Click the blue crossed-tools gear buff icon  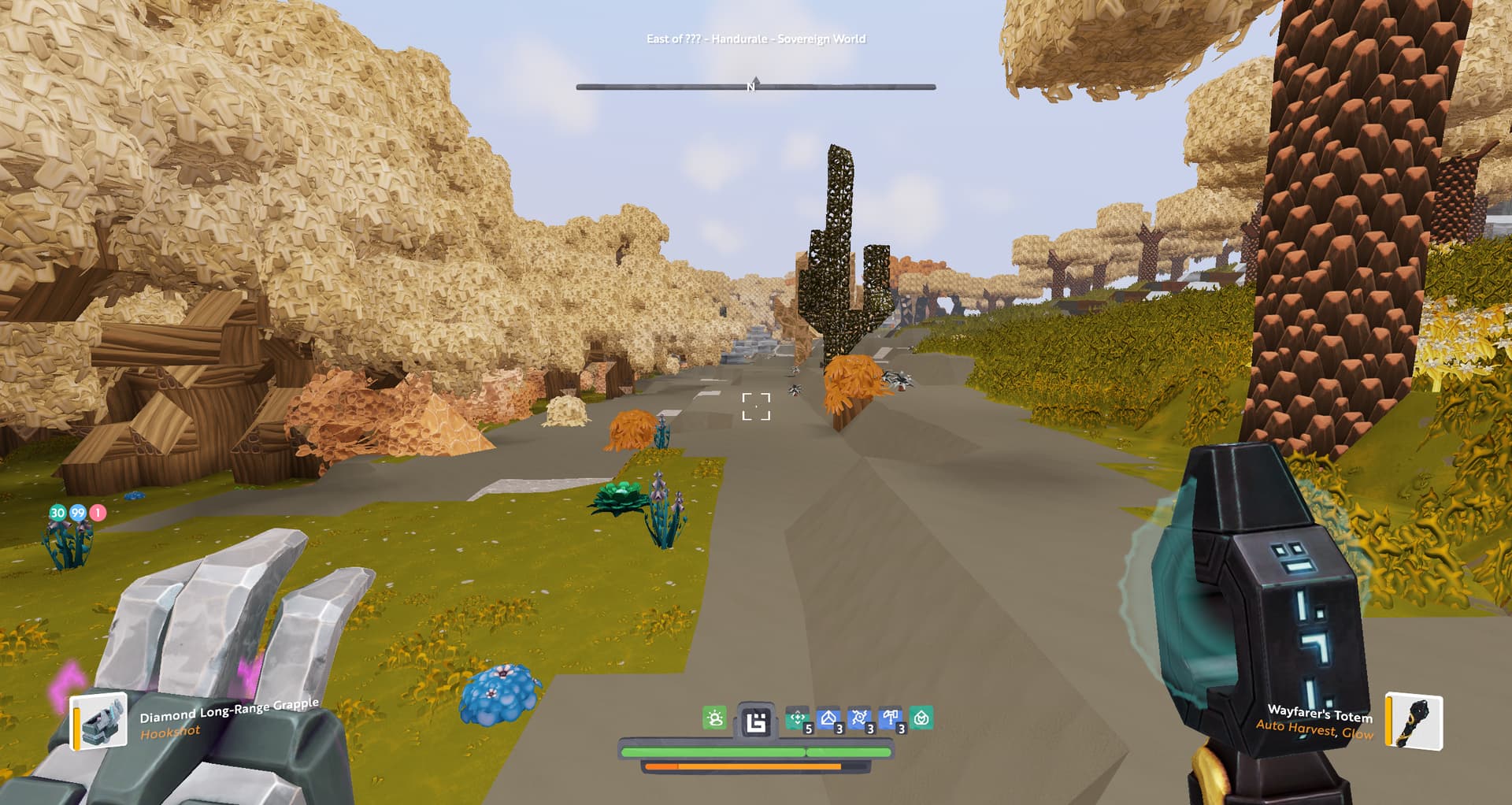tap(859, 718)
